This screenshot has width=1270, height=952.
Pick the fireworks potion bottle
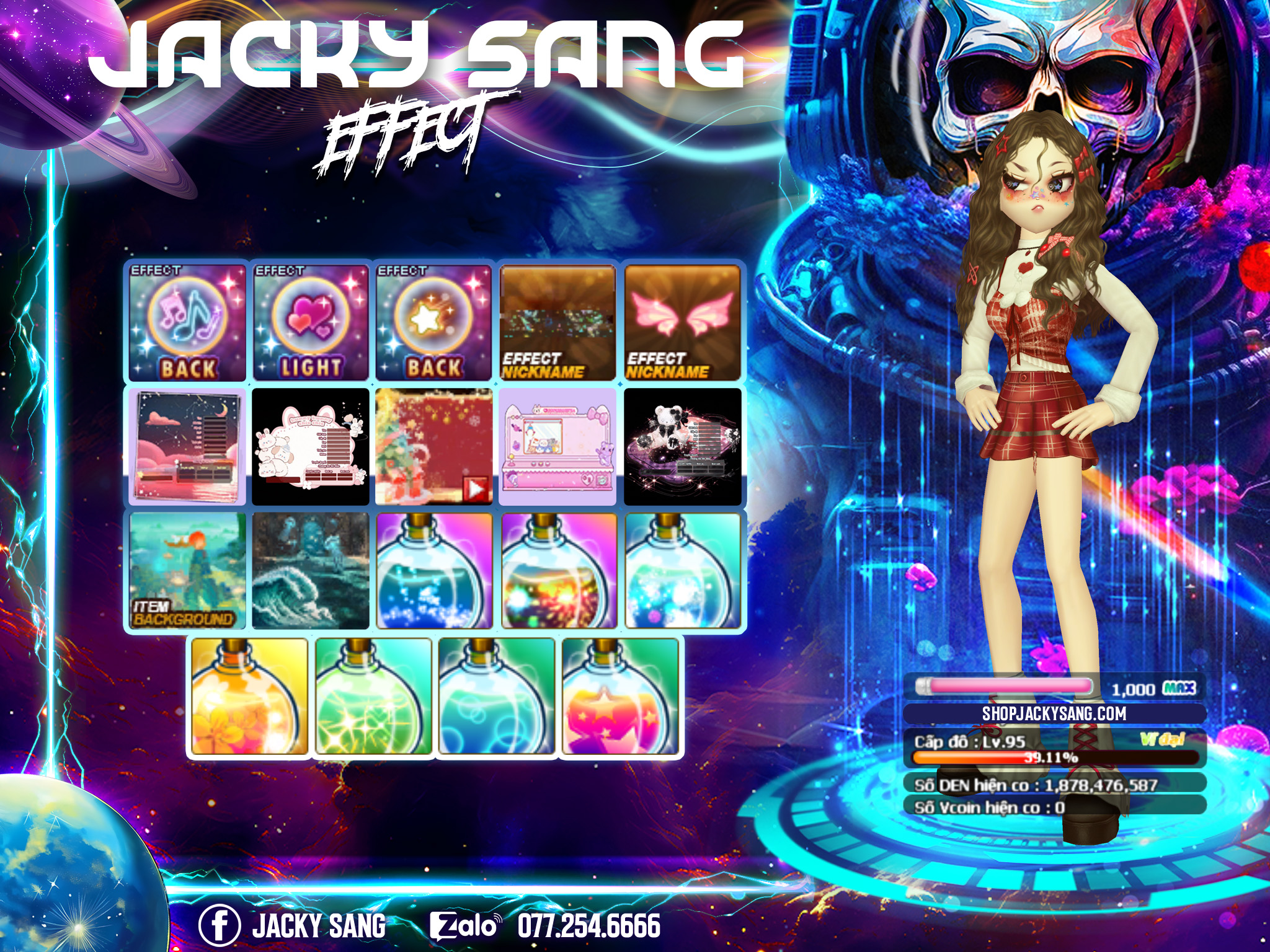[557, 570]
